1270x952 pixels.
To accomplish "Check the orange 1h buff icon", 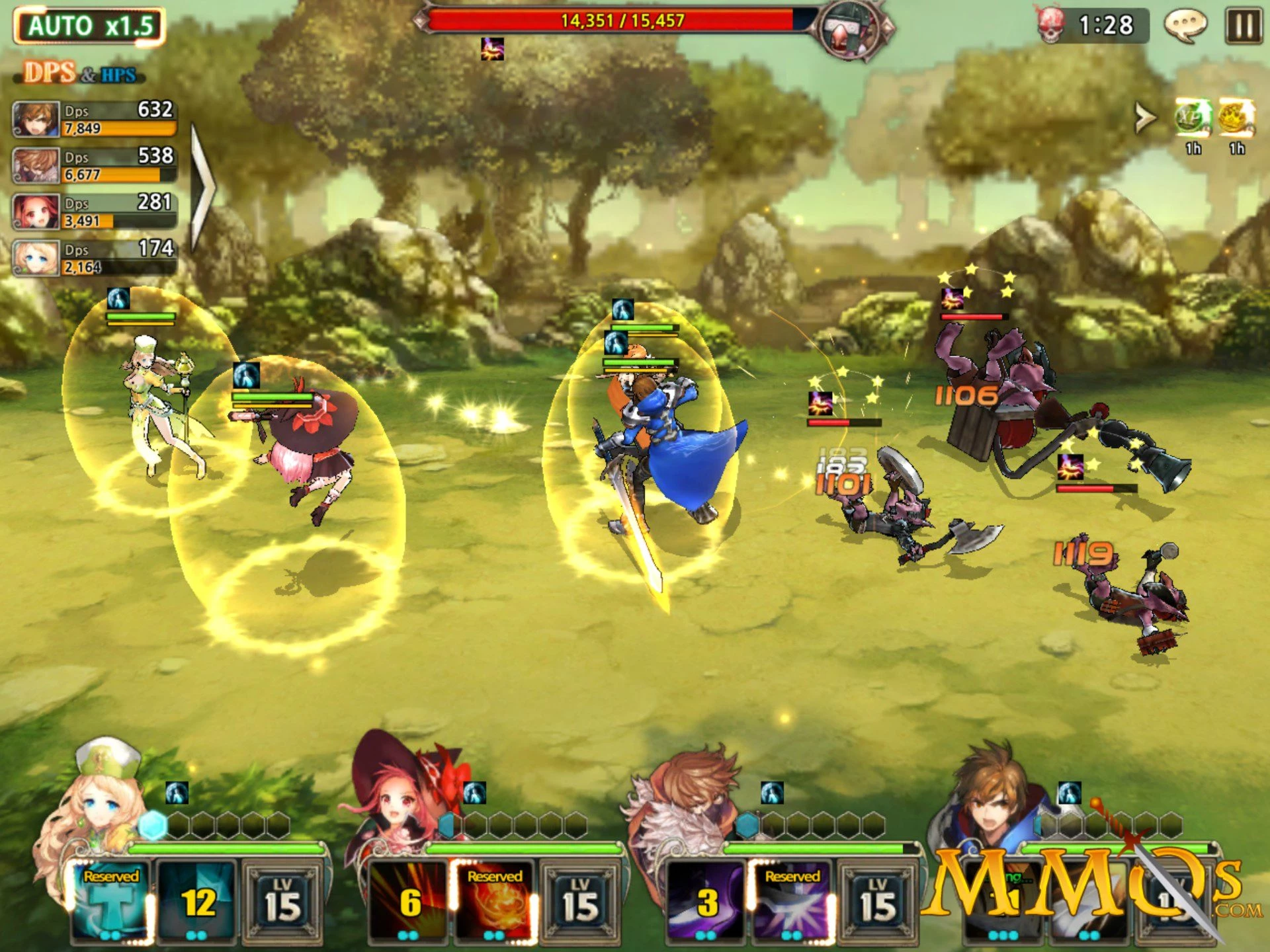I will pos(1236,119).
